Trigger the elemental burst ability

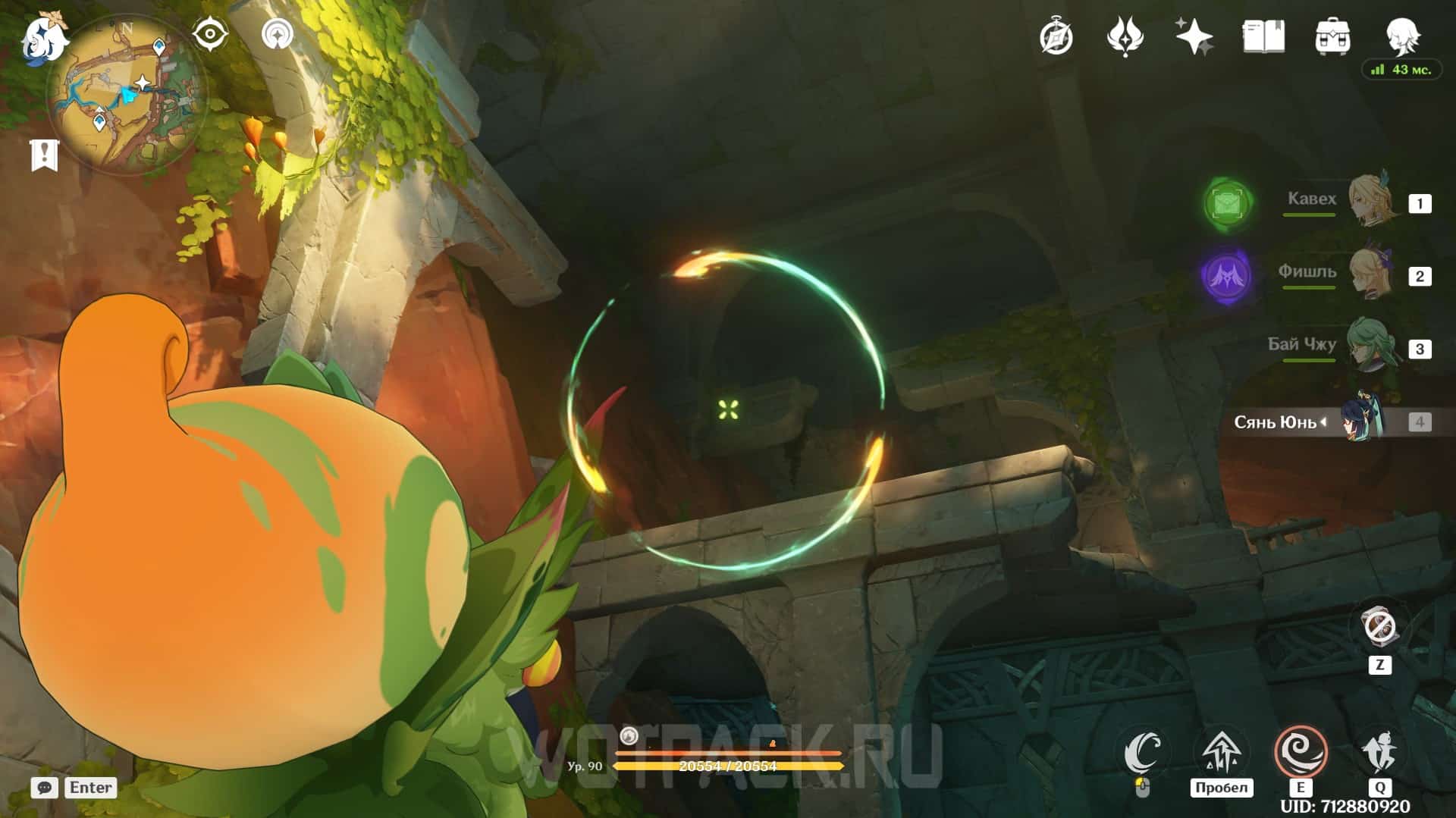pyautogui.click(x=1379, y=752)
